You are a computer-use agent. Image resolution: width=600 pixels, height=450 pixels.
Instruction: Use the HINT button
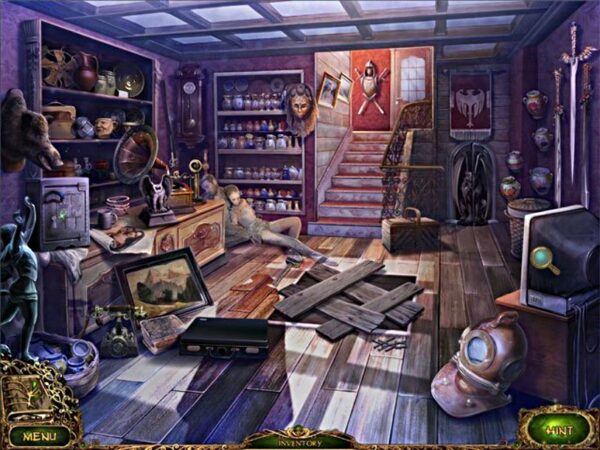coord(558,428)
